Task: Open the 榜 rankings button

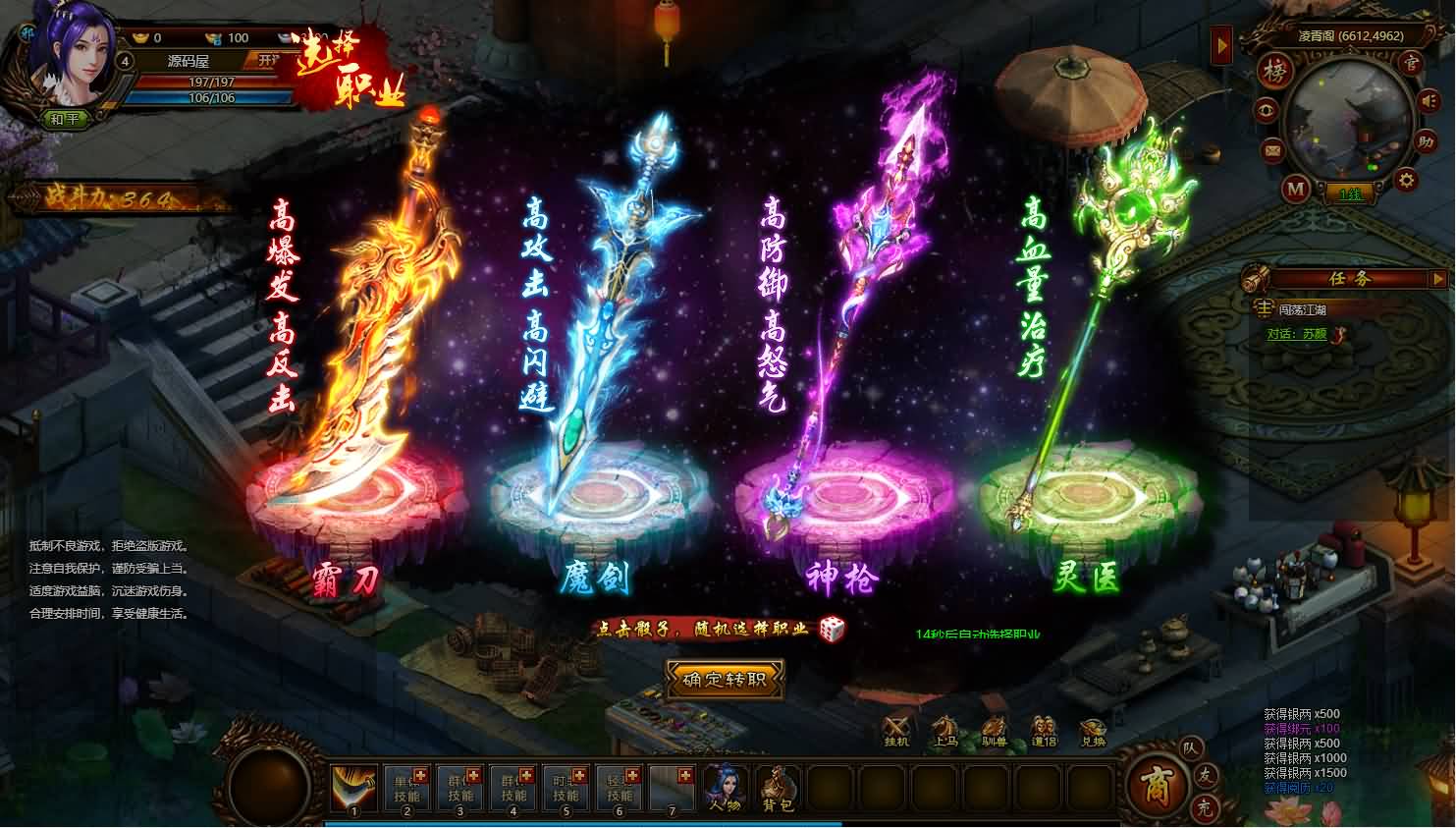Action: 1274,73
